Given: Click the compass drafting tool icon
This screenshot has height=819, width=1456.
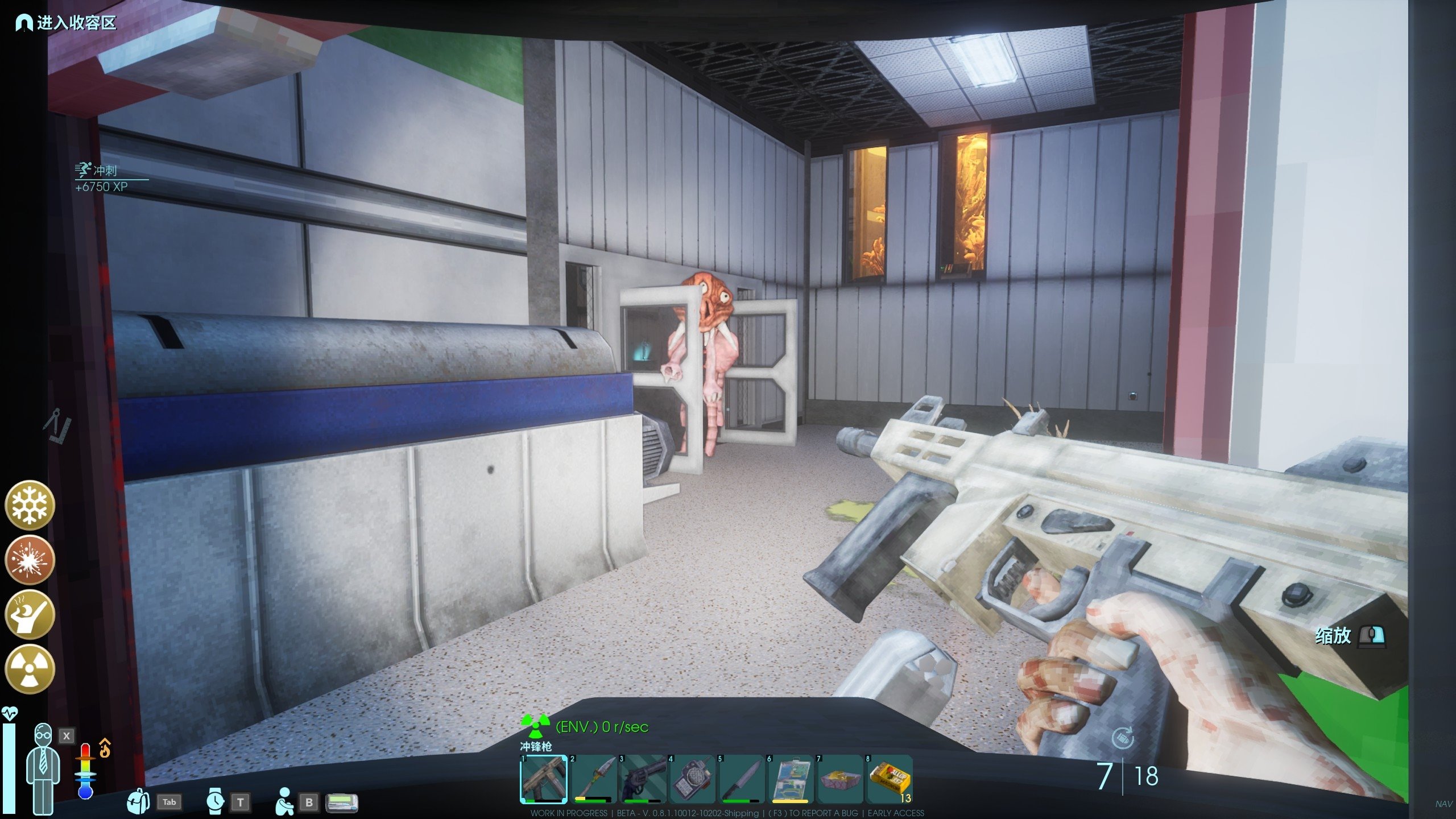Looking at the screenshot, I should [x=57, y=425].
